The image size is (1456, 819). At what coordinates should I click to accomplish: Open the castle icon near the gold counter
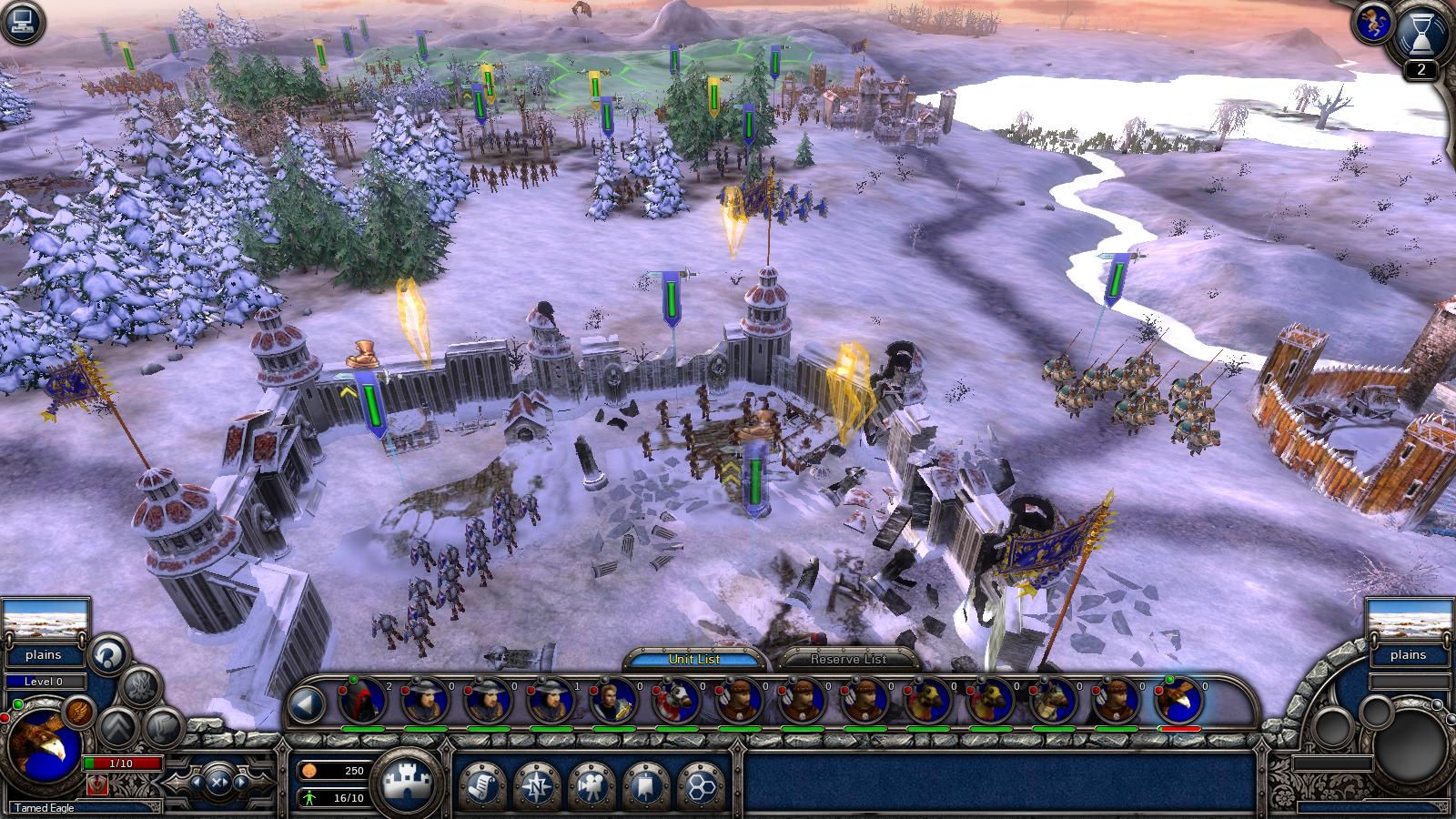[x=408, y=781]
